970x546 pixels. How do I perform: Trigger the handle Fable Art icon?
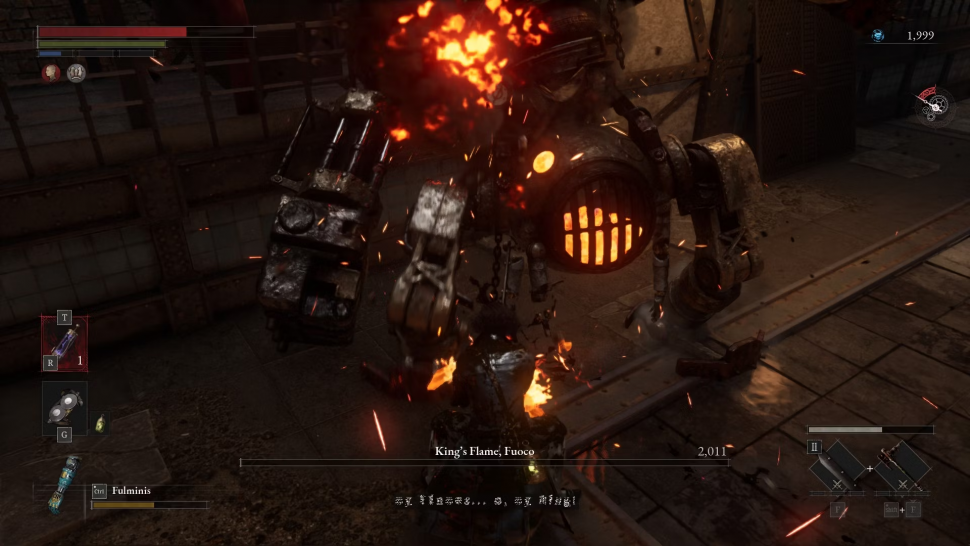pos(903,468)
